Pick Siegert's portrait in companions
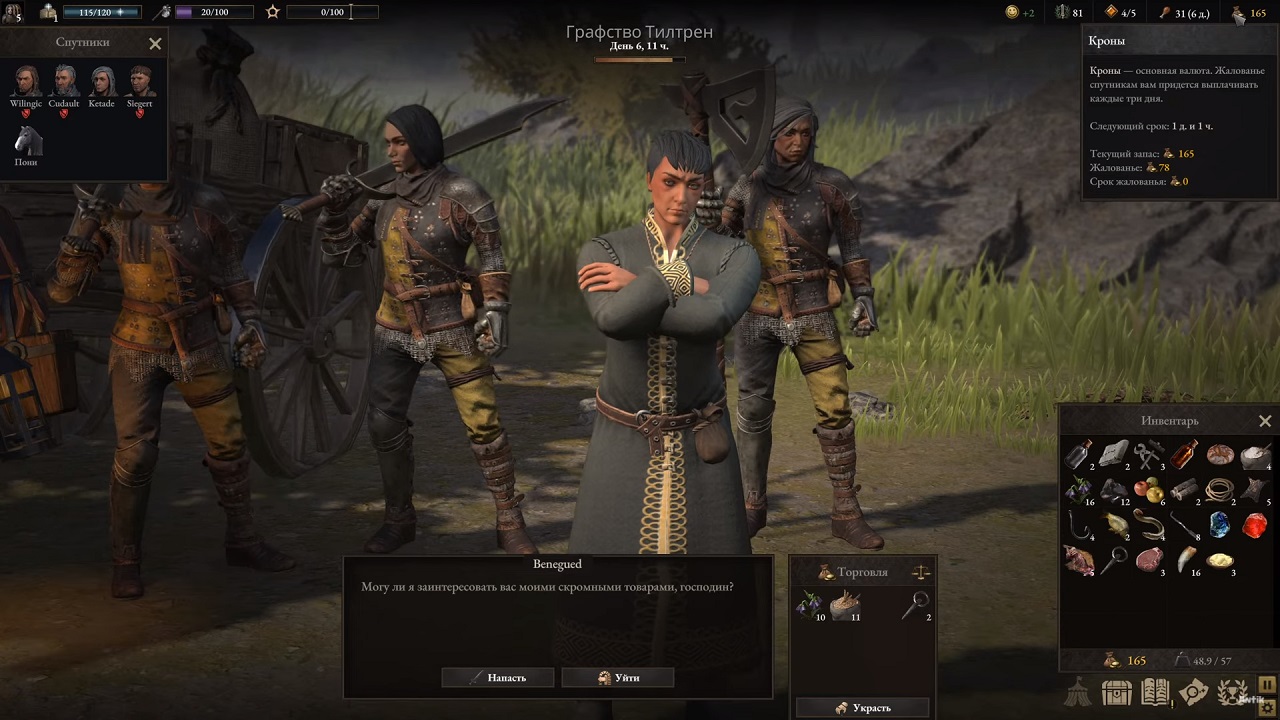This screenshot has width=1280, height=720. (x=140, y=81)
